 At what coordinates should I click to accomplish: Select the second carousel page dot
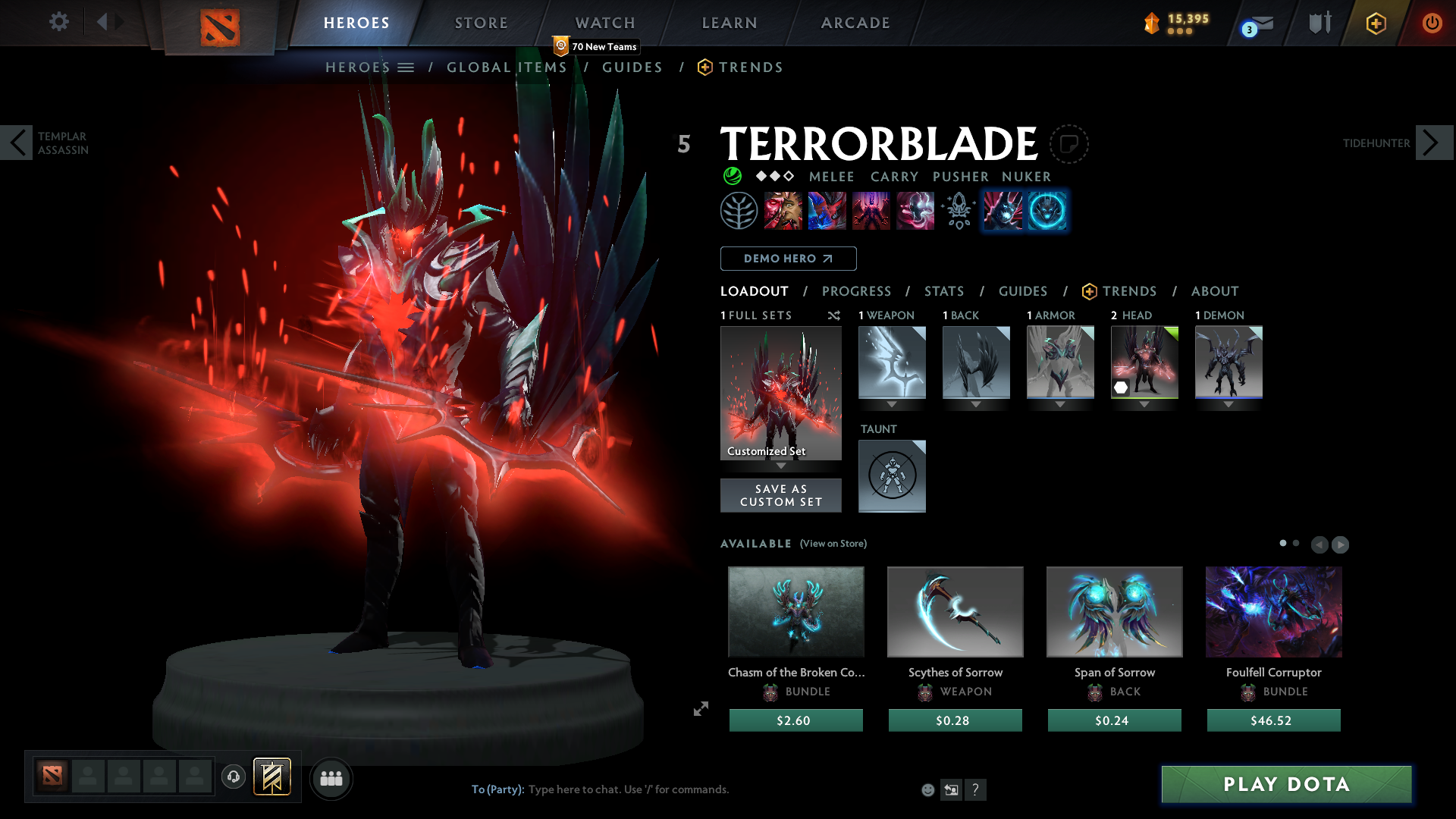click(x=1296, y=543)
